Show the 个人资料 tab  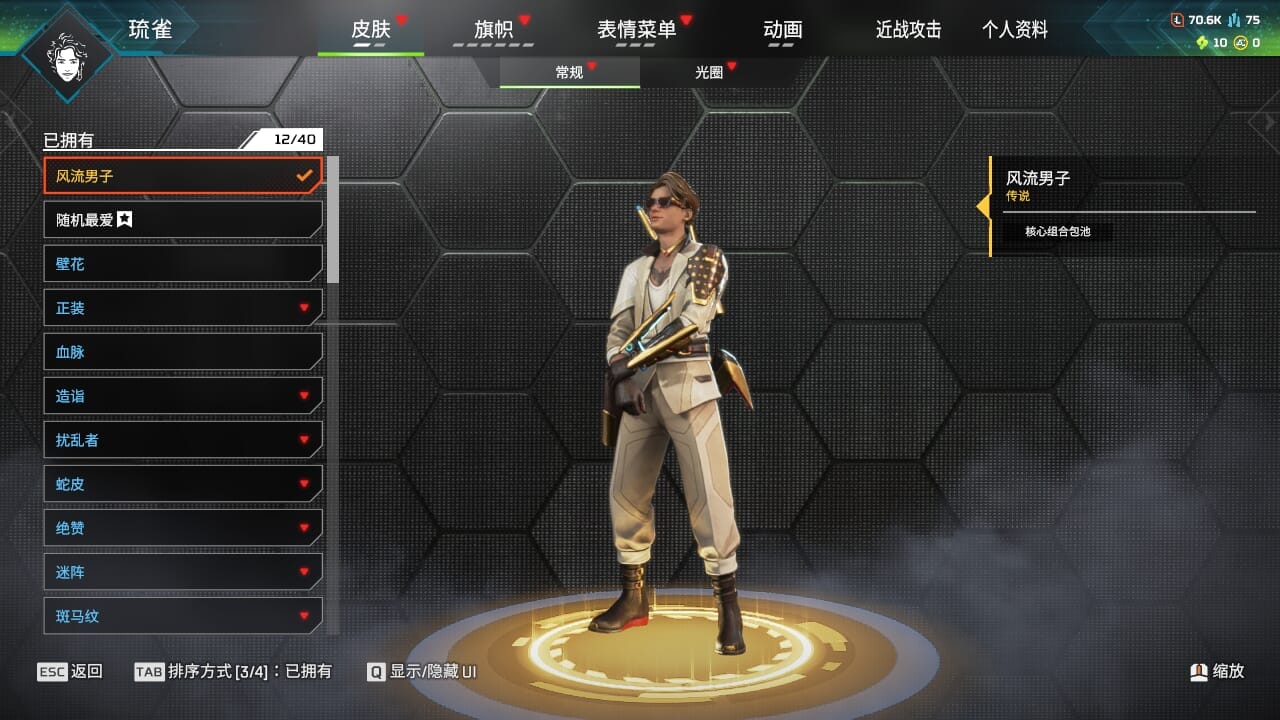pyautogui.click(x=1014, y=30)
